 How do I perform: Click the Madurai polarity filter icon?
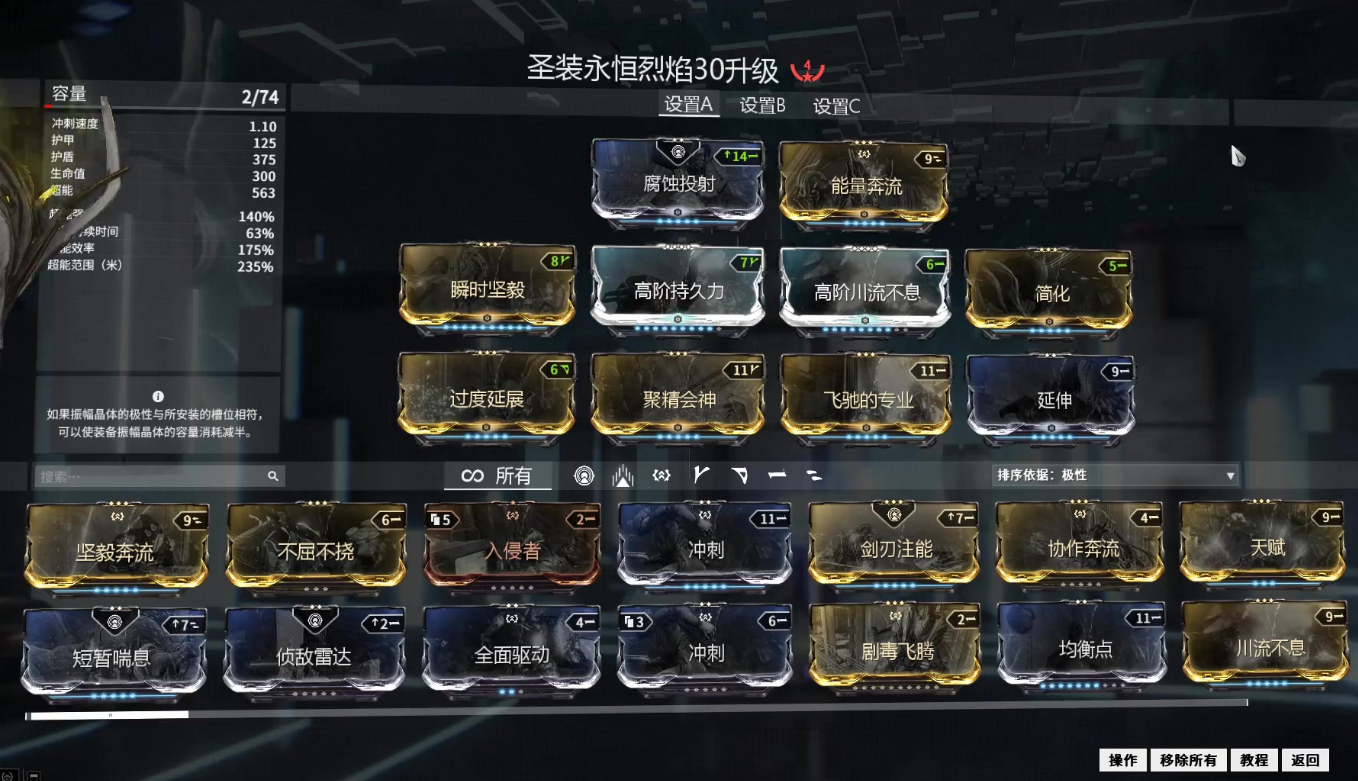pos(700,475)
